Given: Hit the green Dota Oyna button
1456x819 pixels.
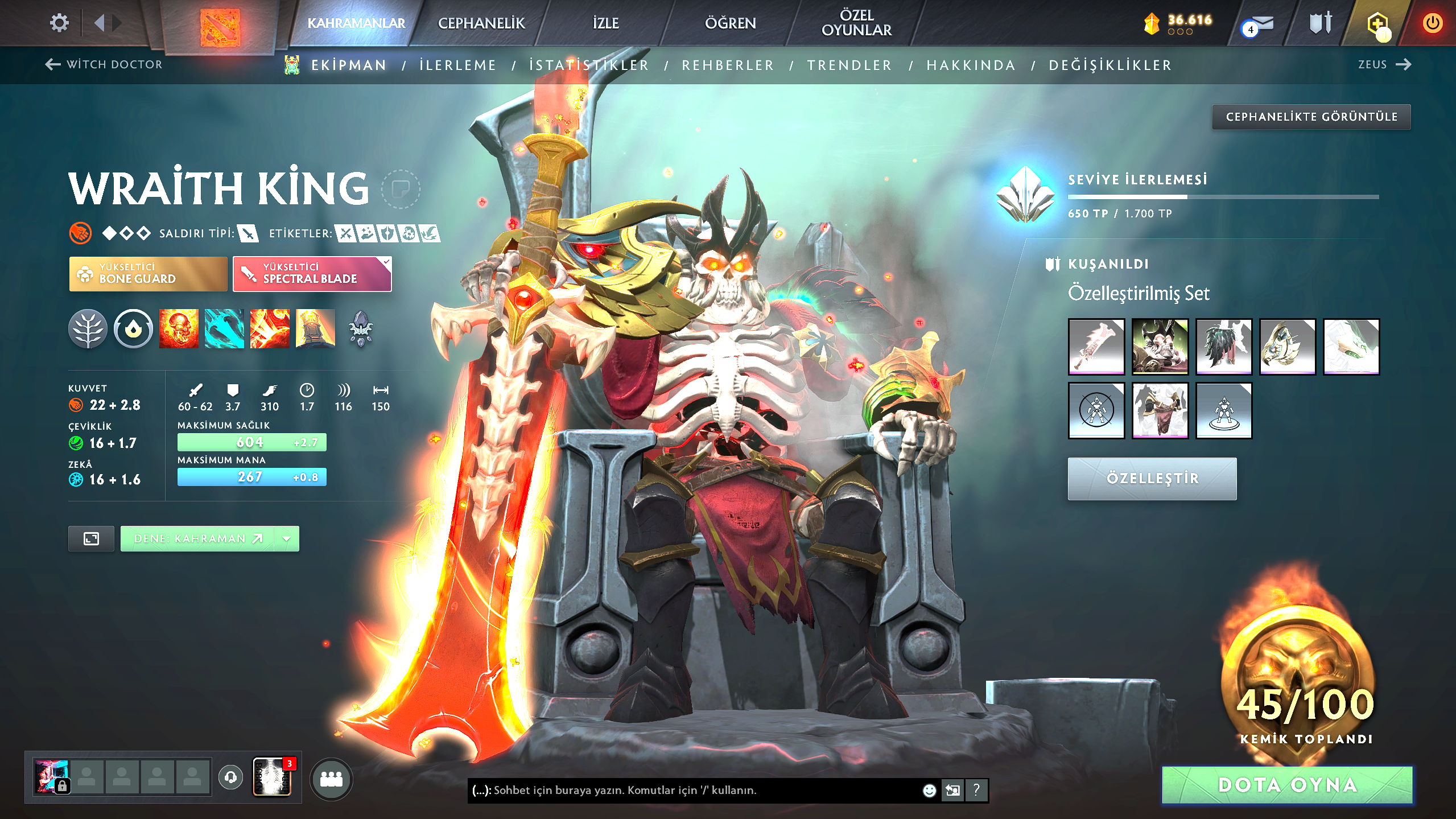Looking at the screenshot, I should click(x=1287, y=785).
